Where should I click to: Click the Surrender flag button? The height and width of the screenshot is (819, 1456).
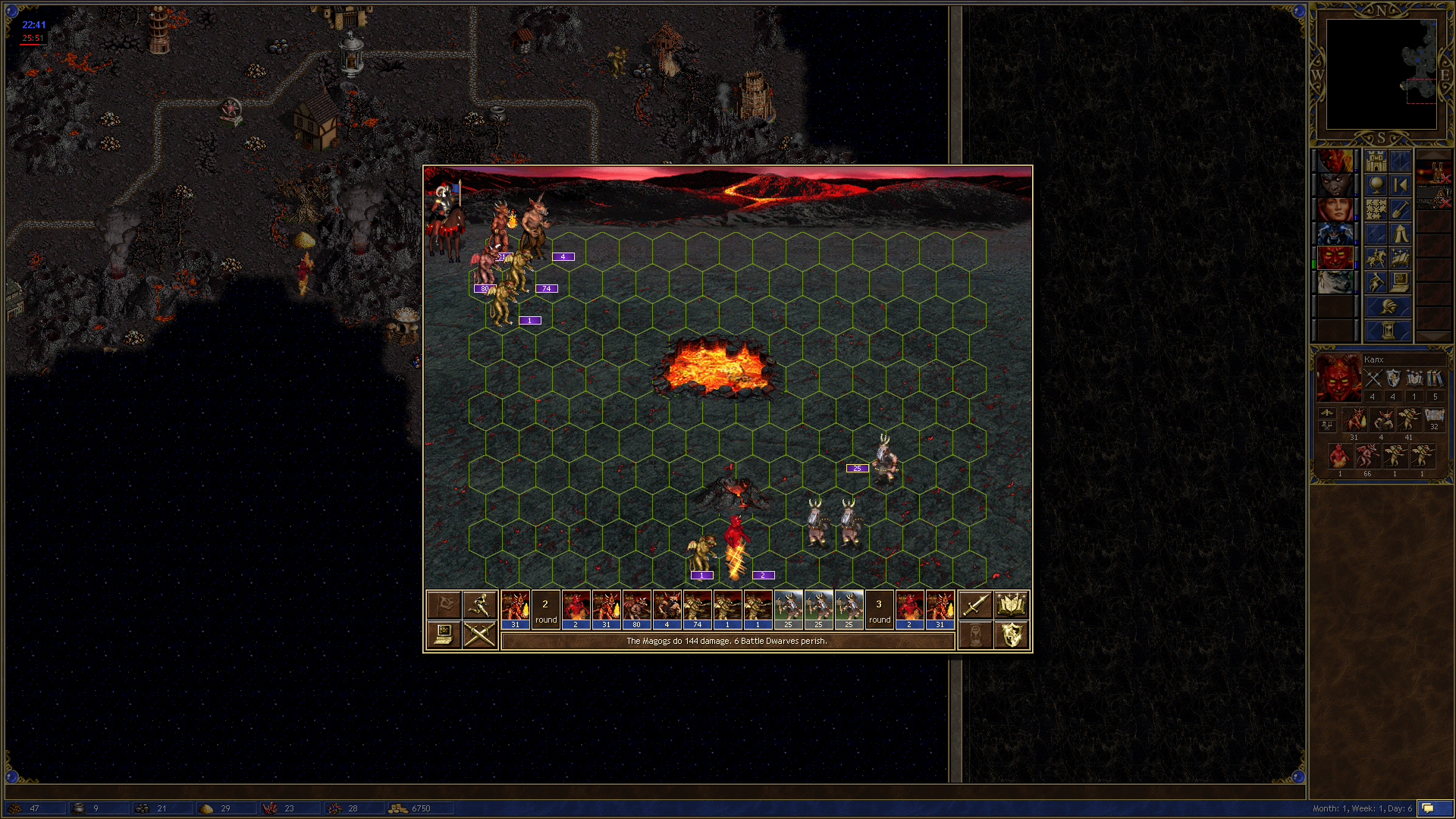click(x=444, y=605)
